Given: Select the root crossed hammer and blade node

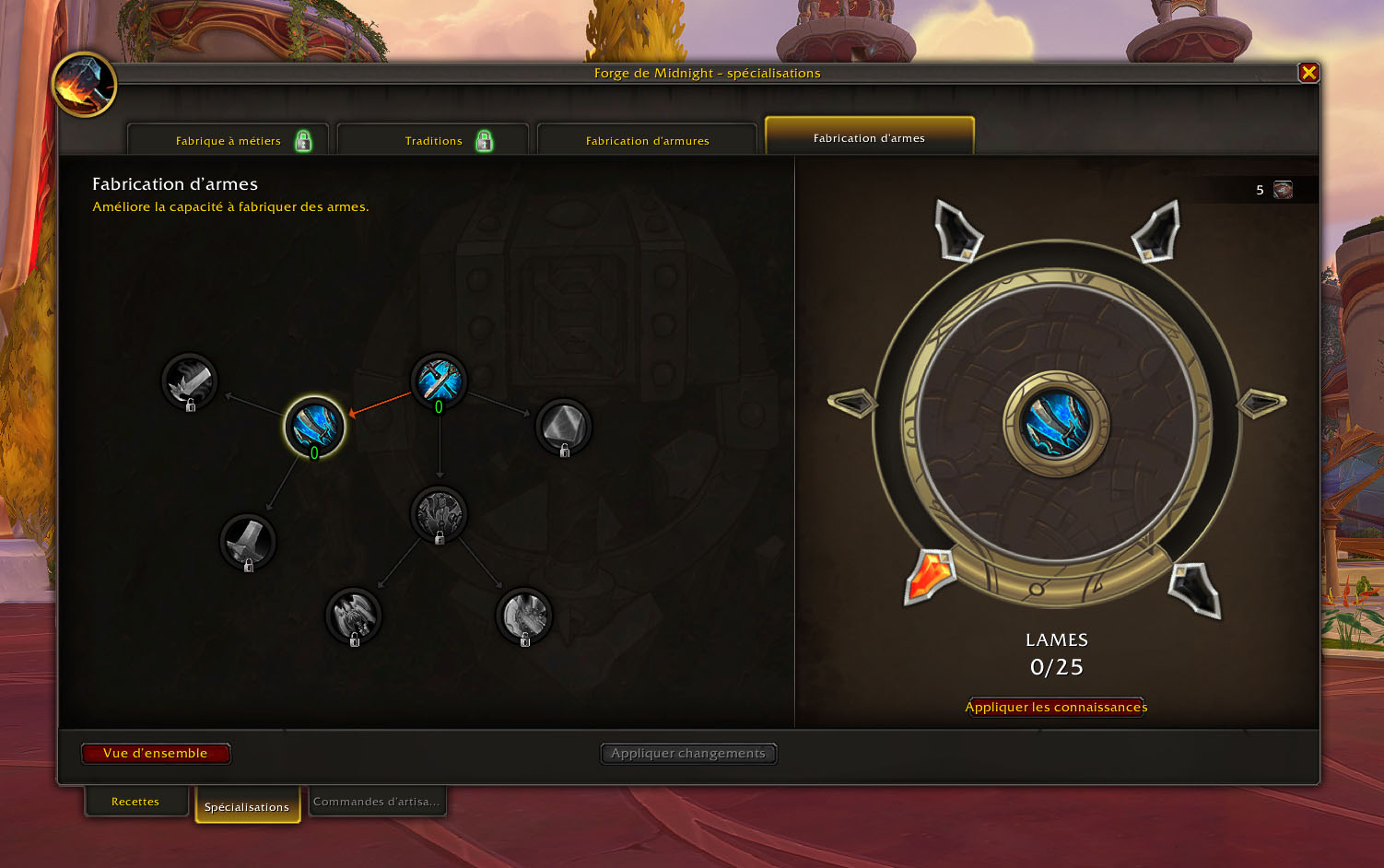Looking at the screenshot, I should [439, 380].
